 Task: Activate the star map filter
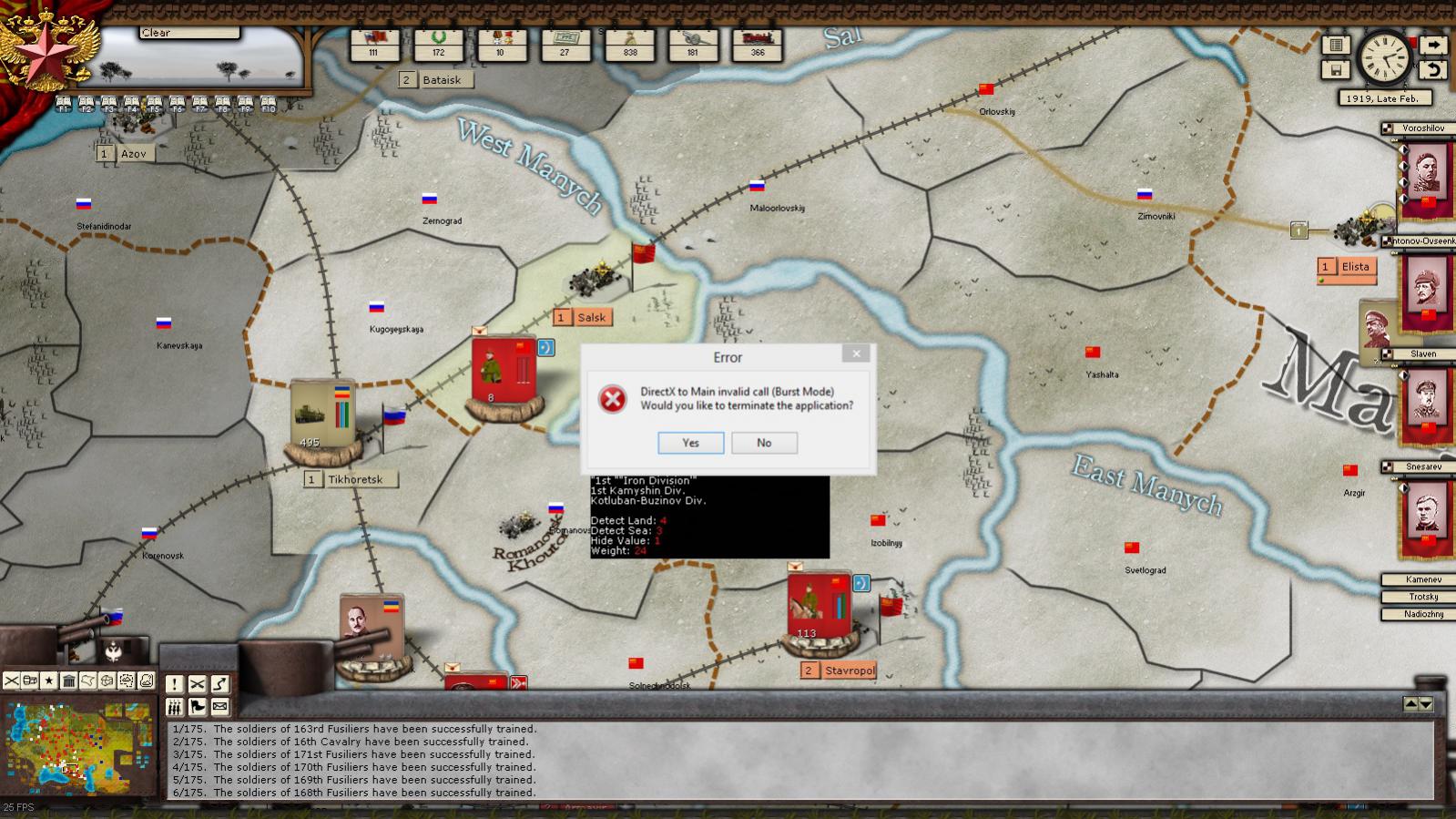49,681
